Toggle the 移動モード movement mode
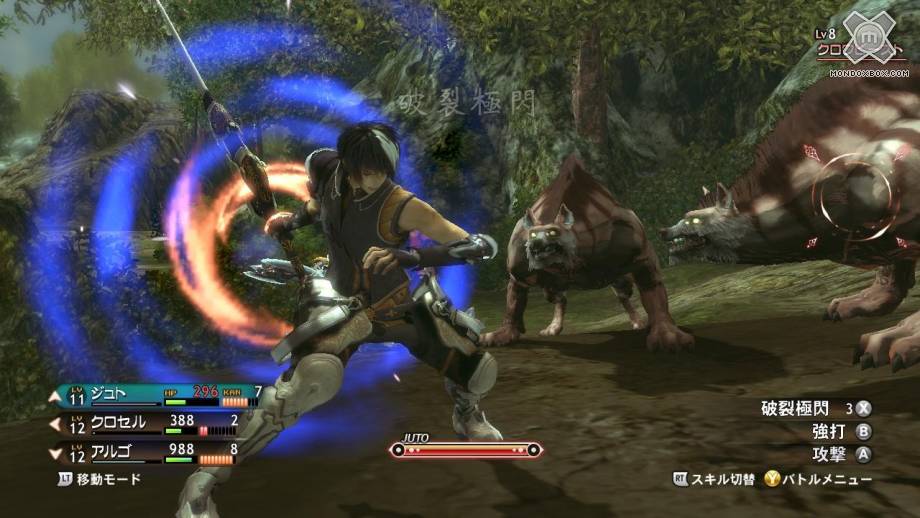This screenshot has width=920, height=518. 99,479
